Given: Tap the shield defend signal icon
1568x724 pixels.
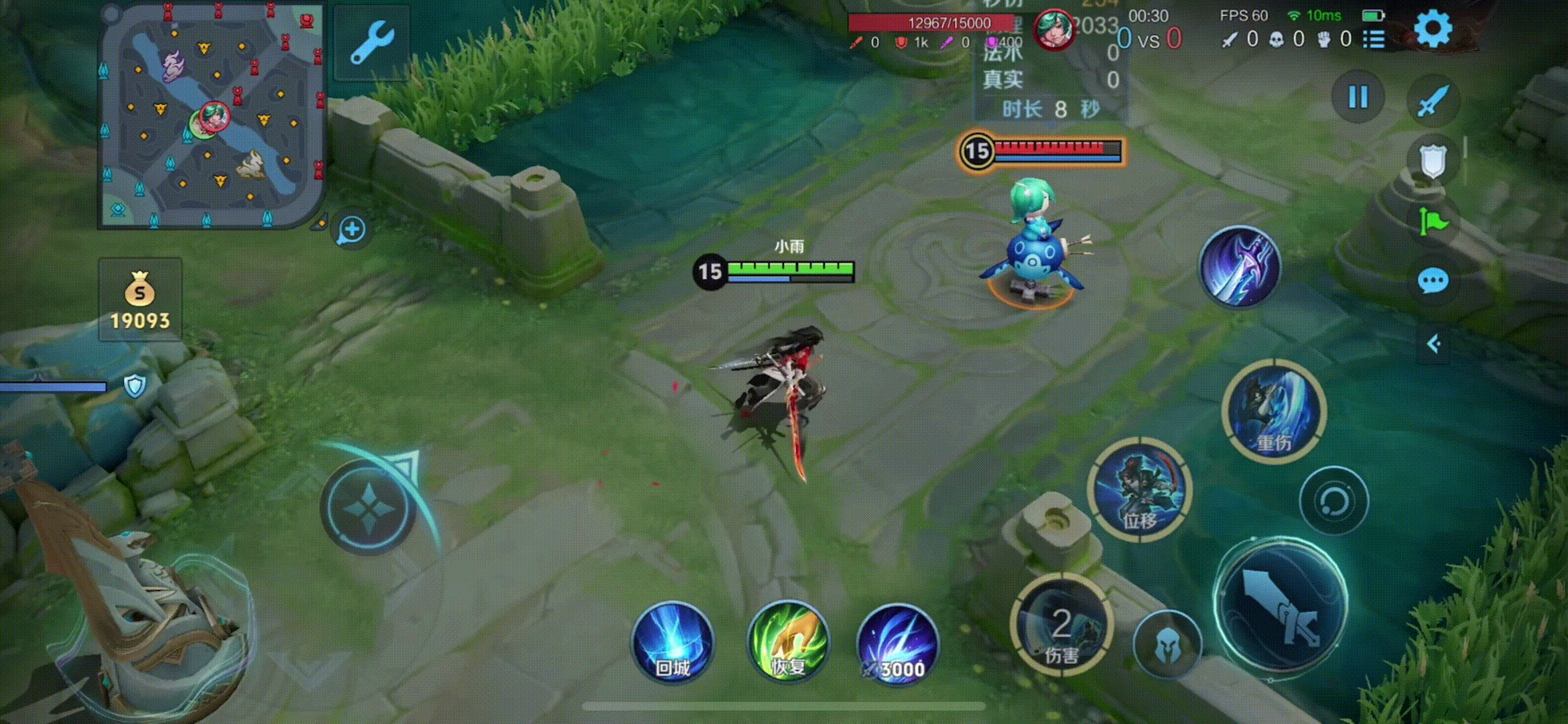Looking at the screenshot, I should click(1433, 161).
